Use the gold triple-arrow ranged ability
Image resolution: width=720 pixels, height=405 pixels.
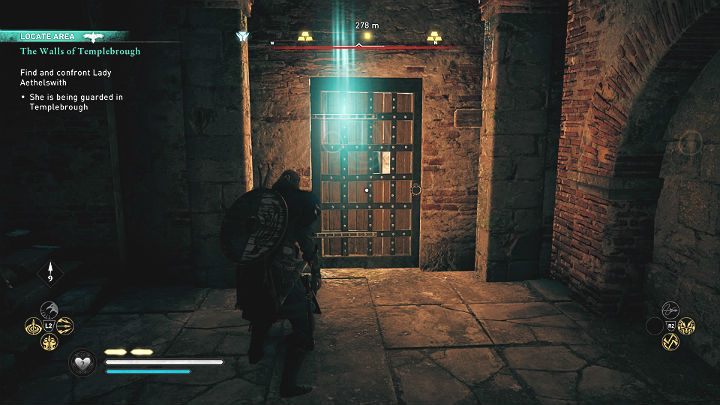coord(65,326)
